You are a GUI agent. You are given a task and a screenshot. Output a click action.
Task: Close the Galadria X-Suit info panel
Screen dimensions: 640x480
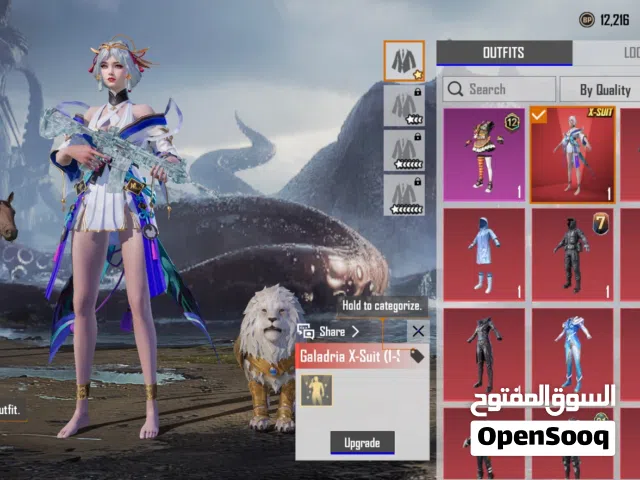tap(418, 331)
